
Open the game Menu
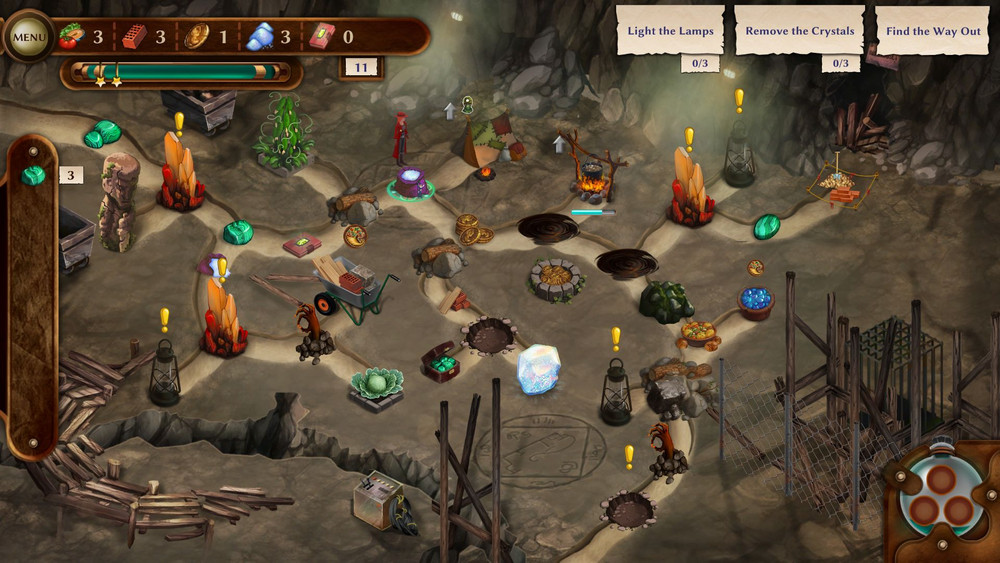pos(29,38)
